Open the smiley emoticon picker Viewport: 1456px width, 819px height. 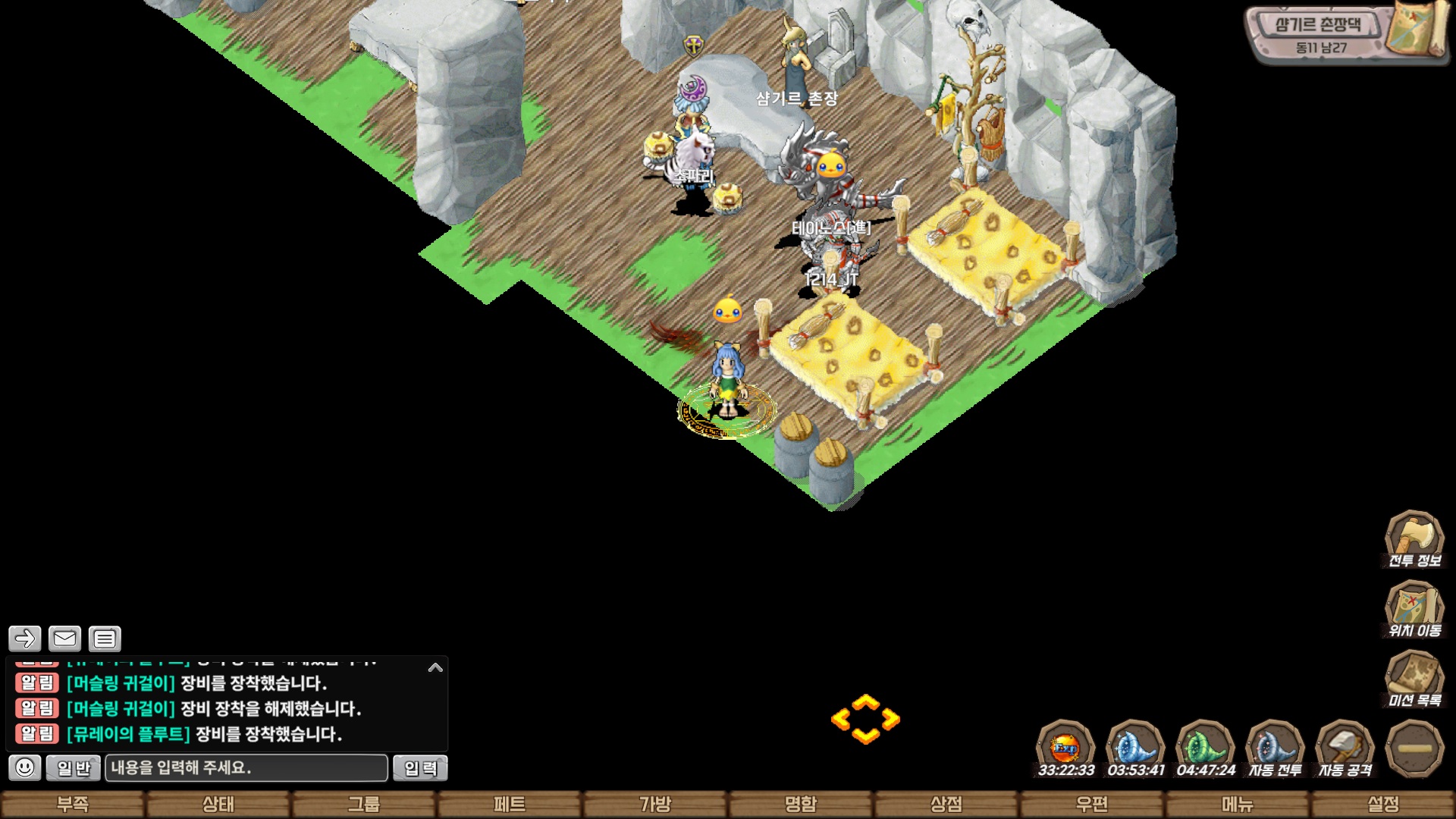[x=25, y=767]
